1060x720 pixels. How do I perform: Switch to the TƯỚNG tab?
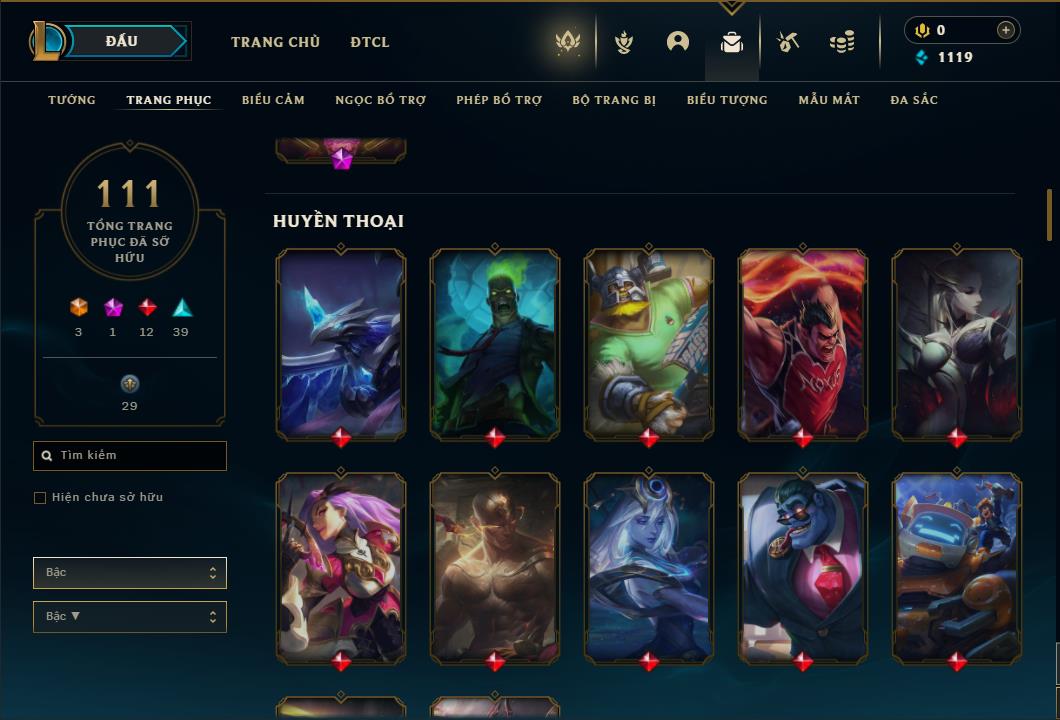[72, 100]
